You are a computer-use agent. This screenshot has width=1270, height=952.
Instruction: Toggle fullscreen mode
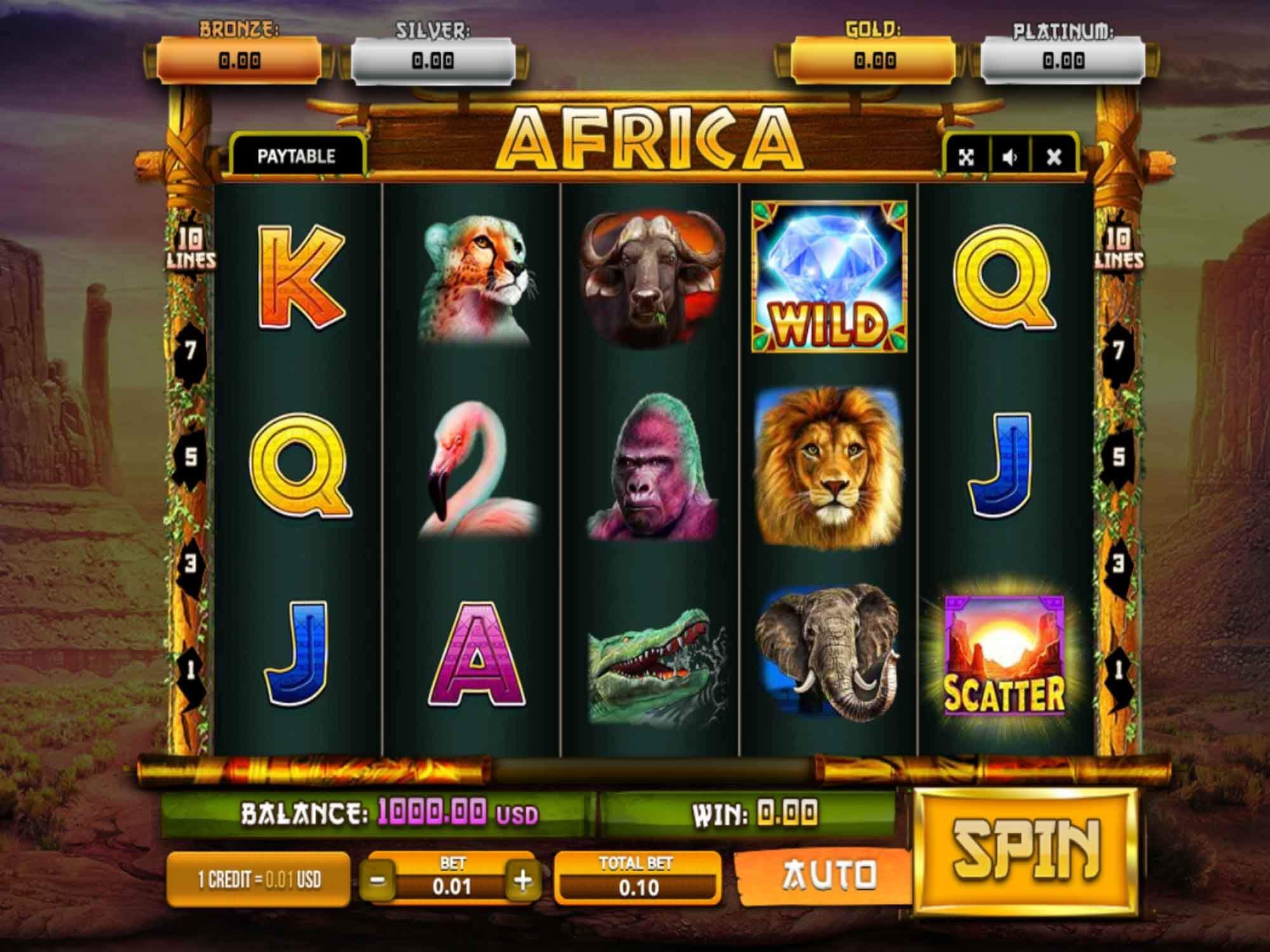pyautogui.click(x=965, y=154)
